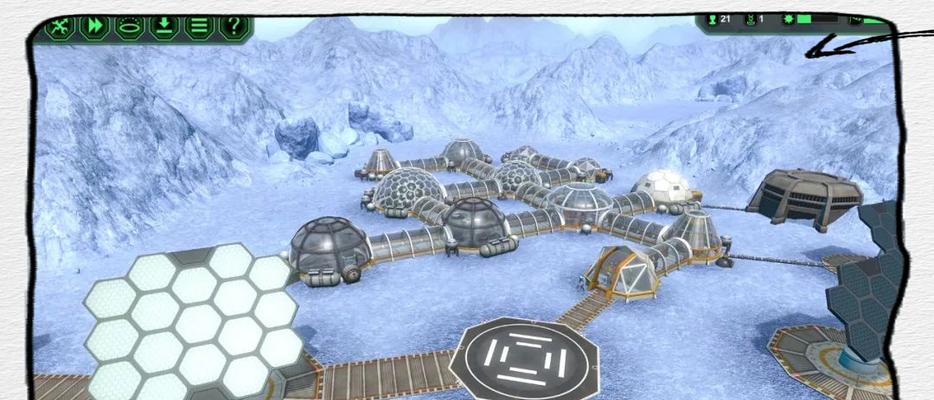The height and width of the screenshot is (400, 934).
Task: Open the build tools wrench button
Action: [x=62, y=26]
